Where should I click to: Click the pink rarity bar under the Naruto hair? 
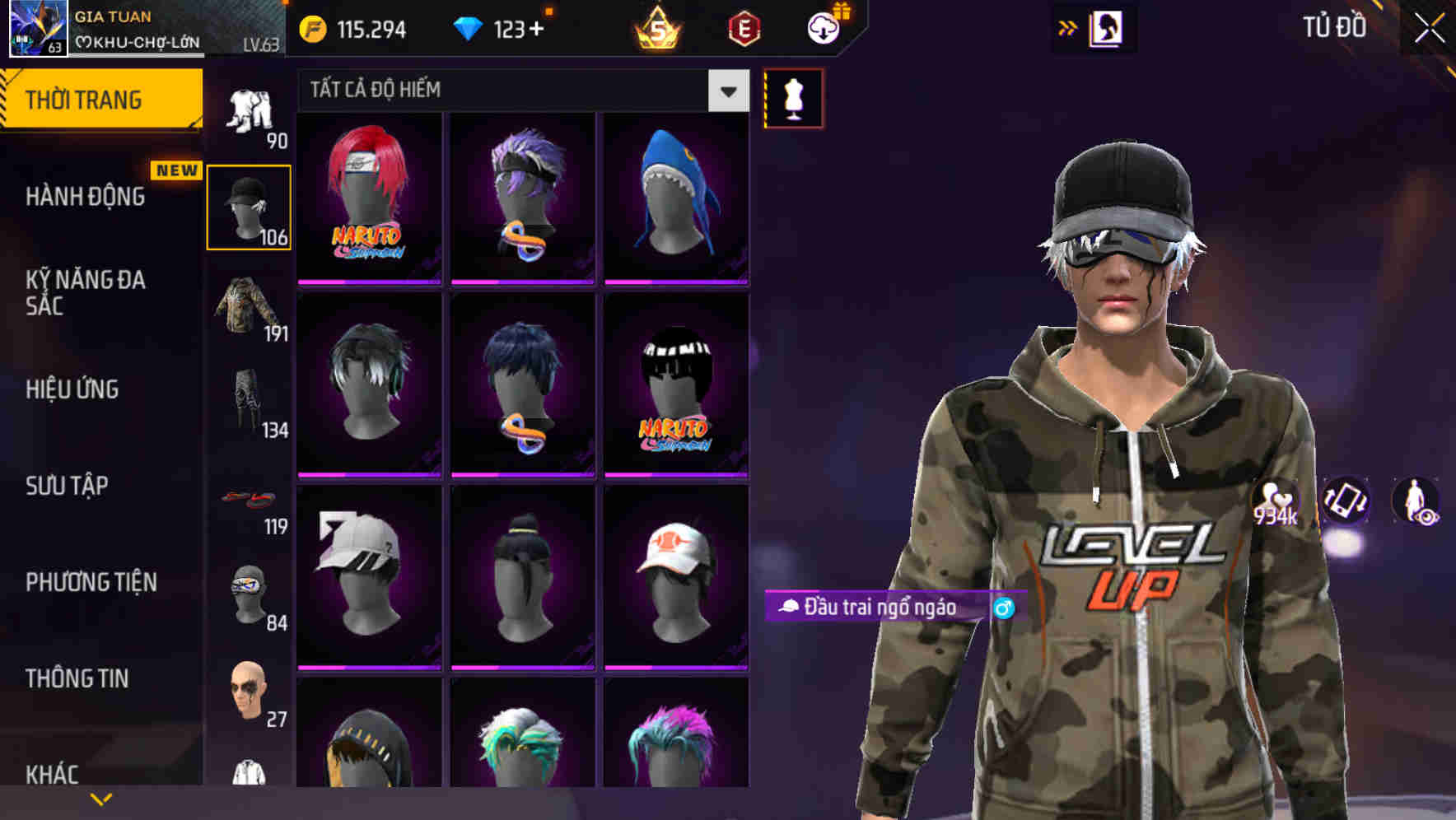[368, 281]
